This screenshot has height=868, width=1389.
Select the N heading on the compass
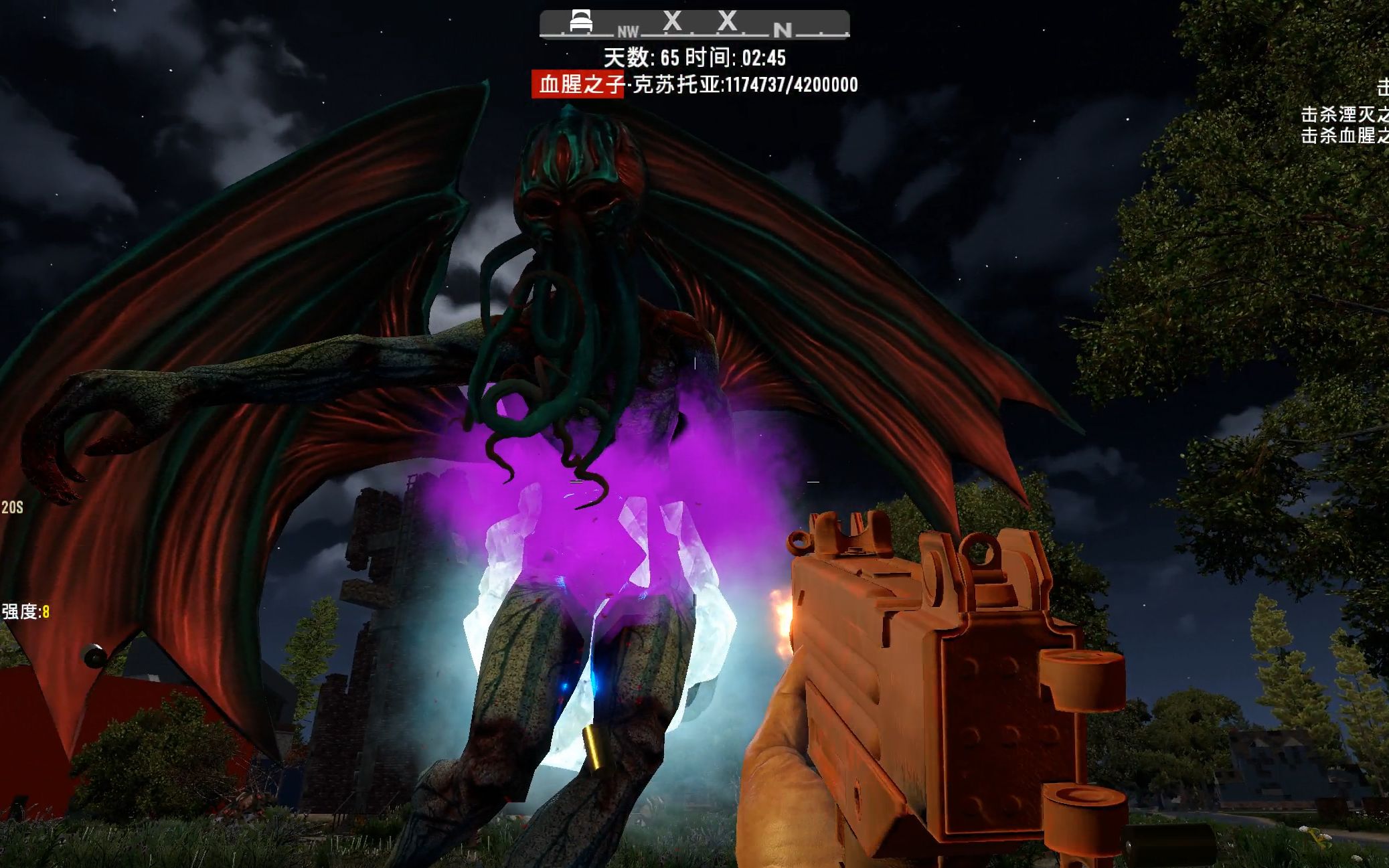pos(782,29)
